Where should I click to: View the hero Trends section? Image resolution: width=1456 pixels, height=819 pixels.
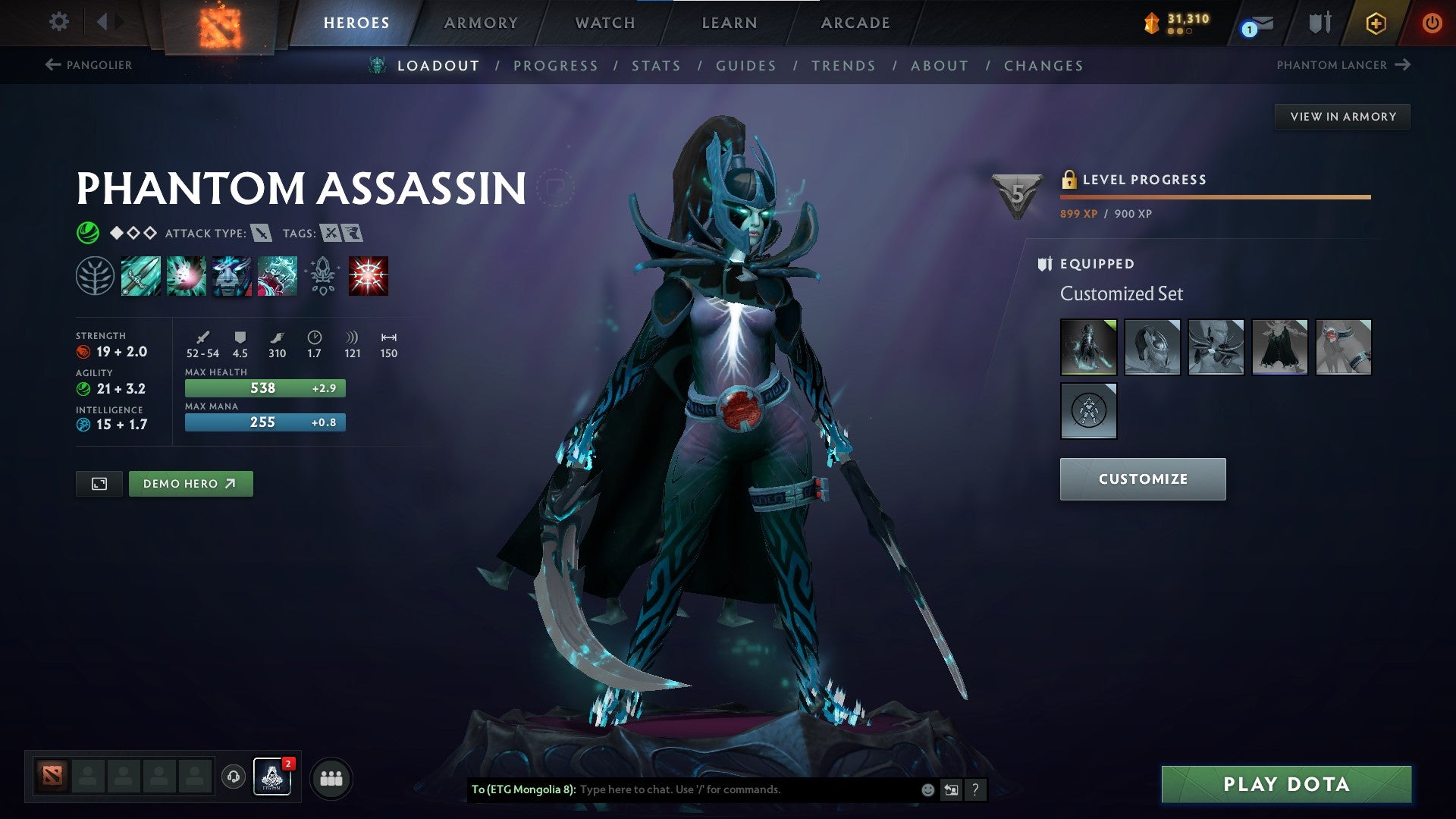pos(843,66)
